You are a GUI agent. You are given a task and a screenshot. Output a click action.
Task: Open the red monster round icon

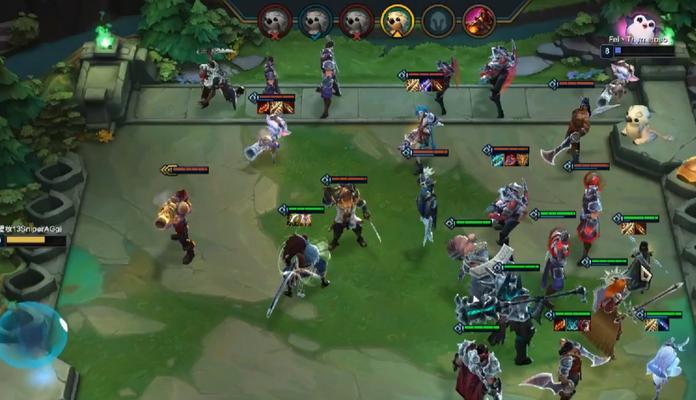479,20
